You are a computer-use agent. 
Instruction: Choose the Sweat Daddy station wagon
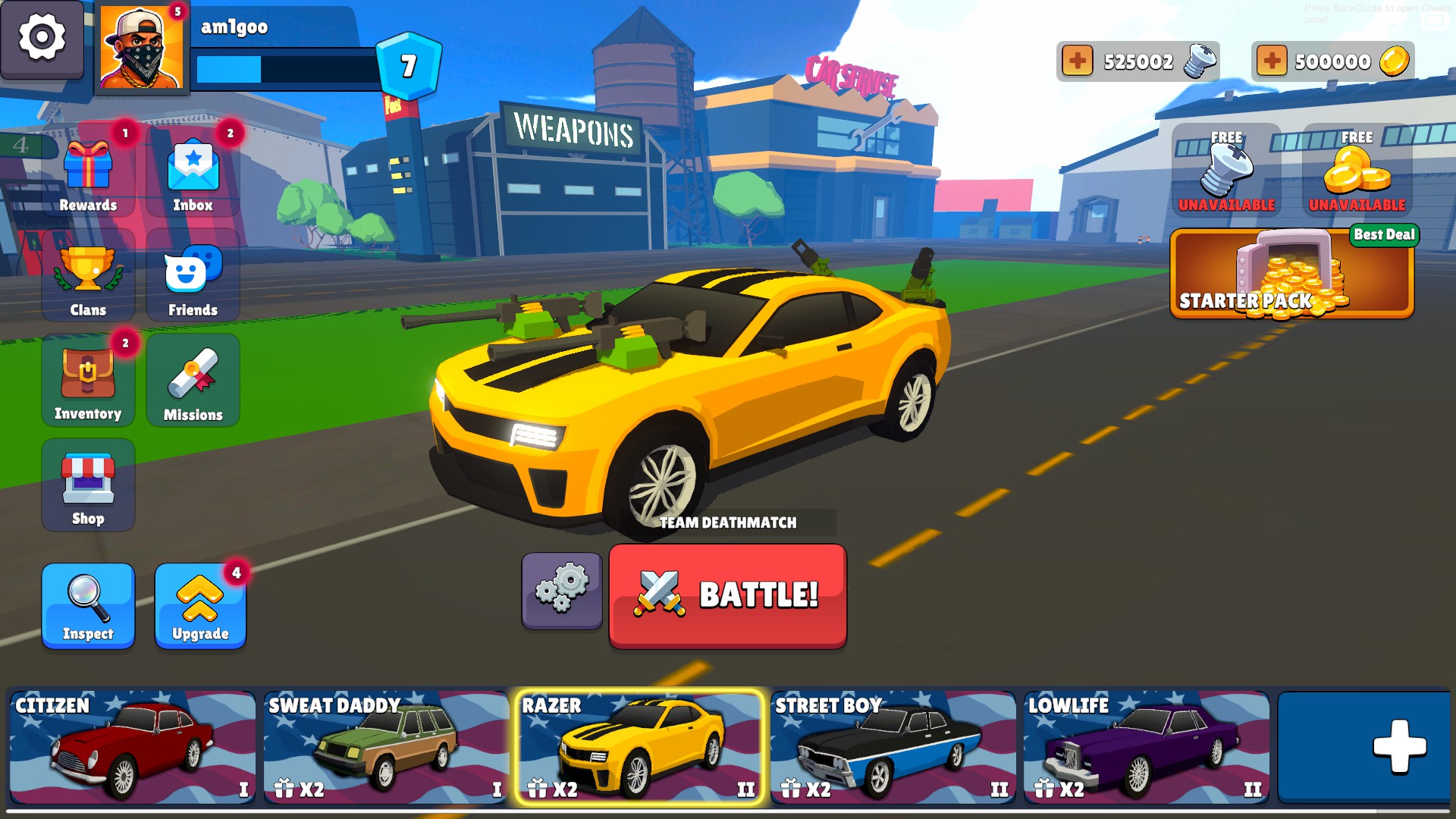click(x=386, y=747)
